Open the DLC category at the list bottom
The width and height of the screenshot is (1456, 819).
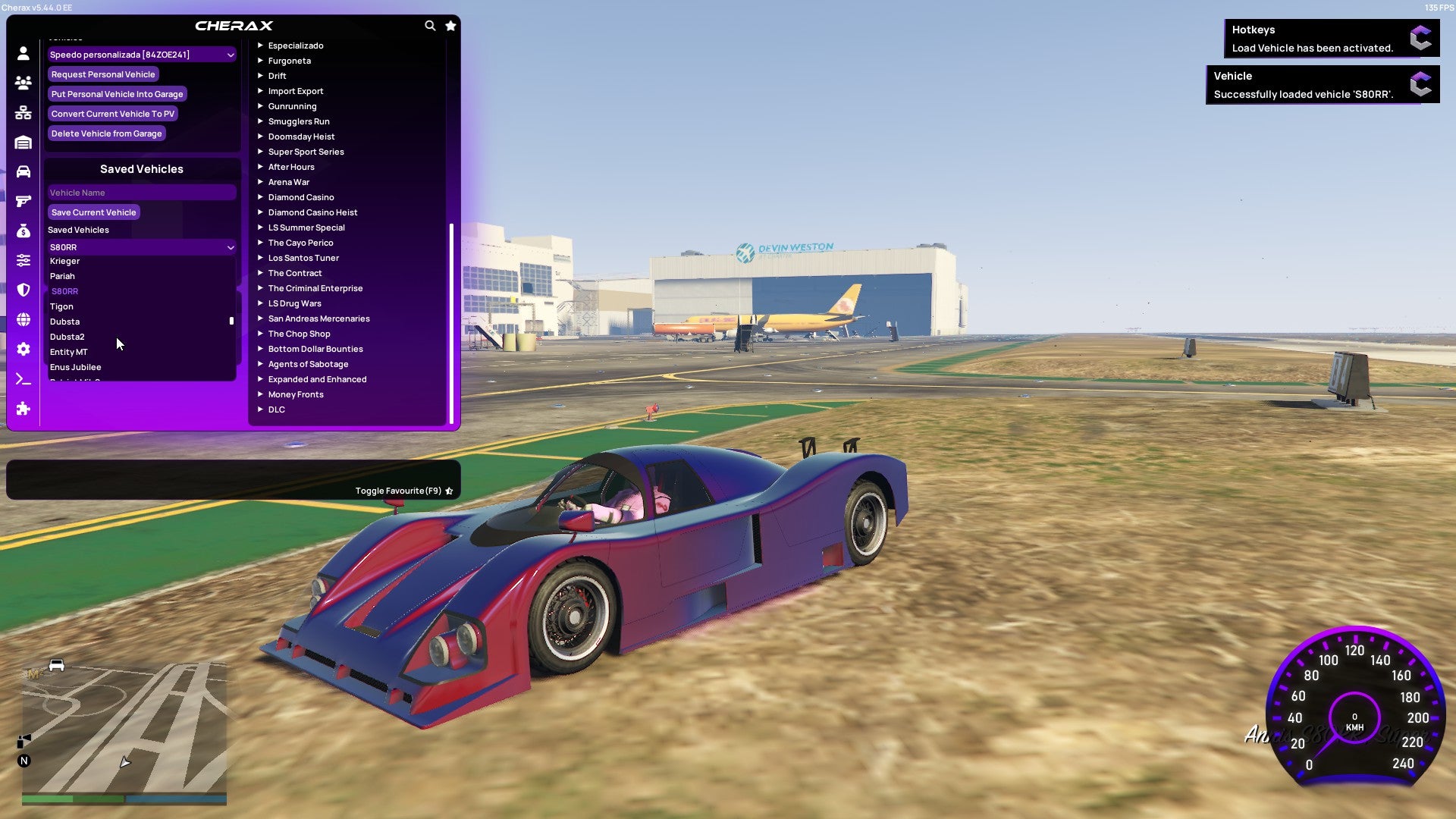276,409
